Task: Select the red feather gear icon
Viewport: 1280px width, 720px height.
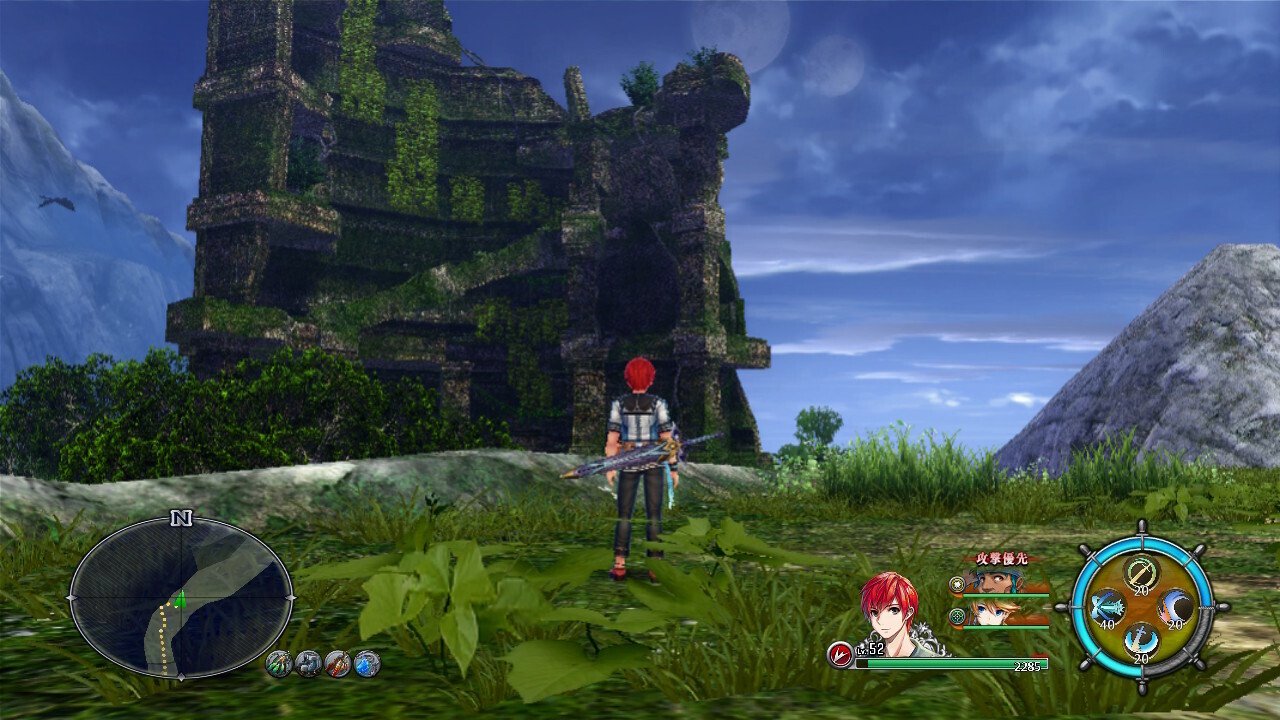Action: pos(338,663)
